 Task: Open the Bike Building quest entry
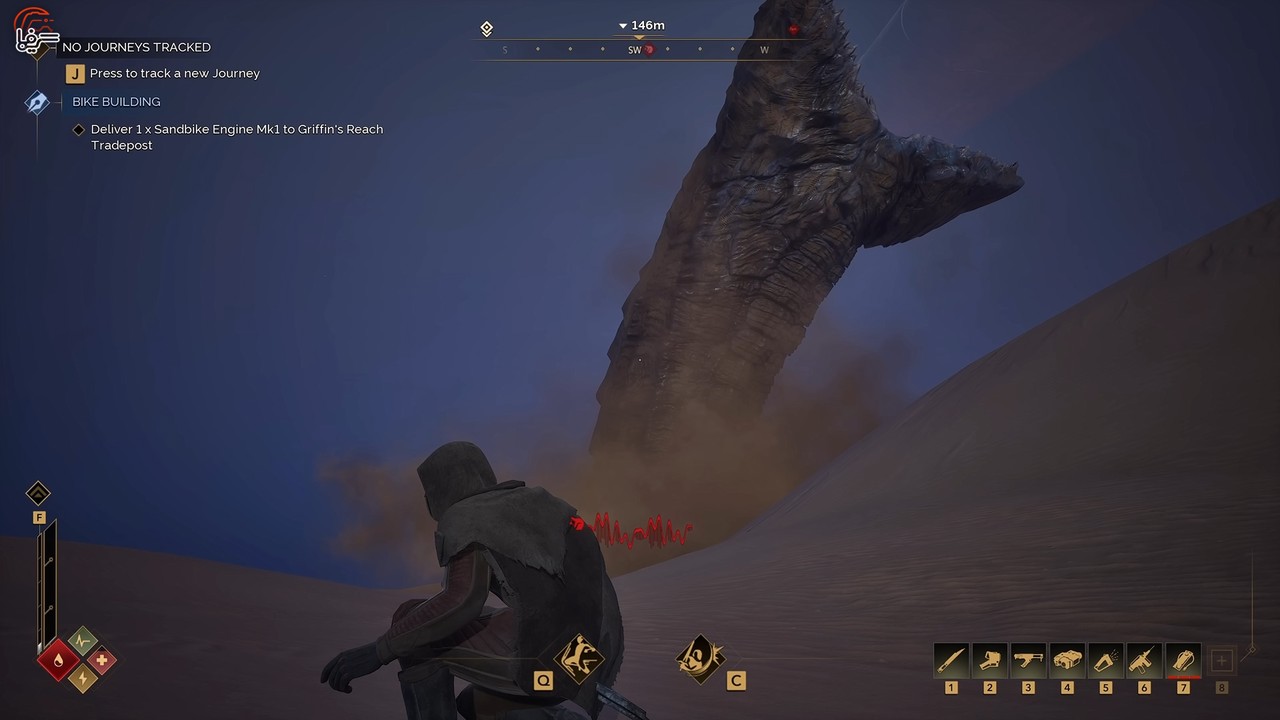pyautogui.click(x=116, y=102)
